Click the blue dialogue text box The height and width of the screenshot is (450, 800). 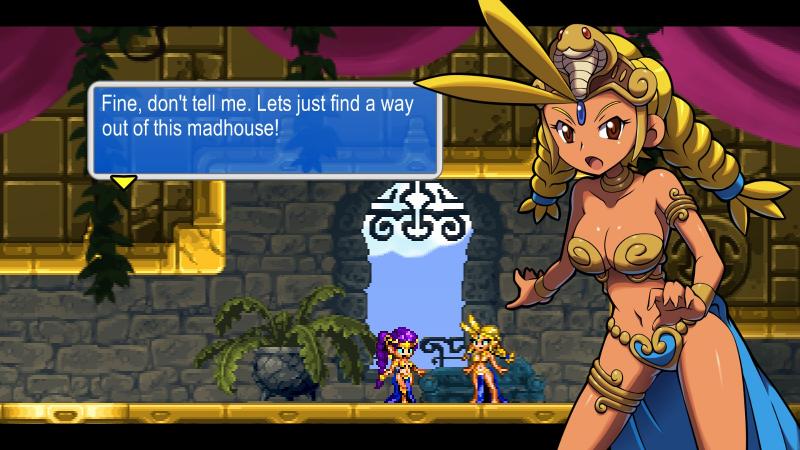coord(265,130)
